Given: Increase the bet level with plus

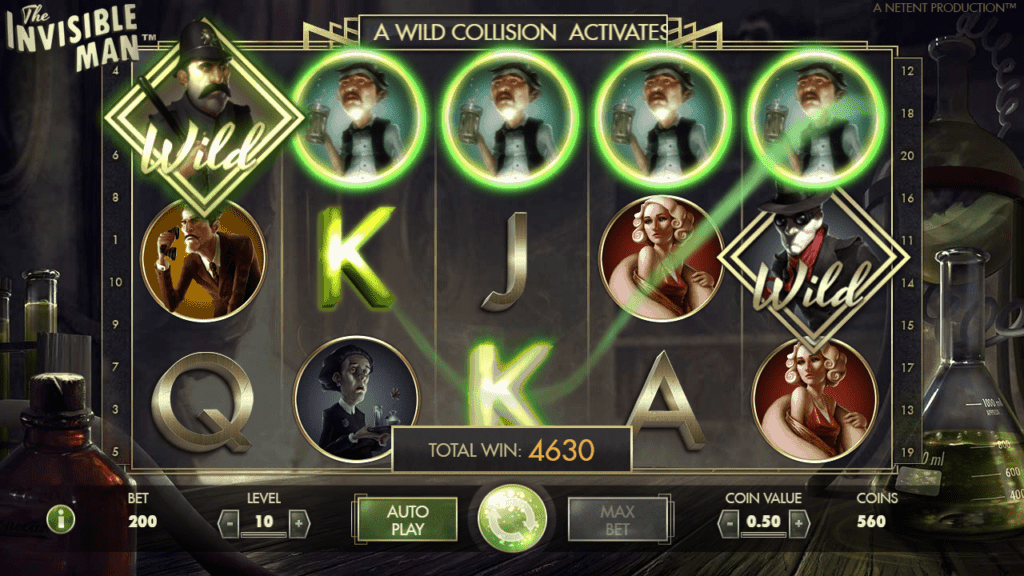Looking at the screenshot, I should pos(297,522).
